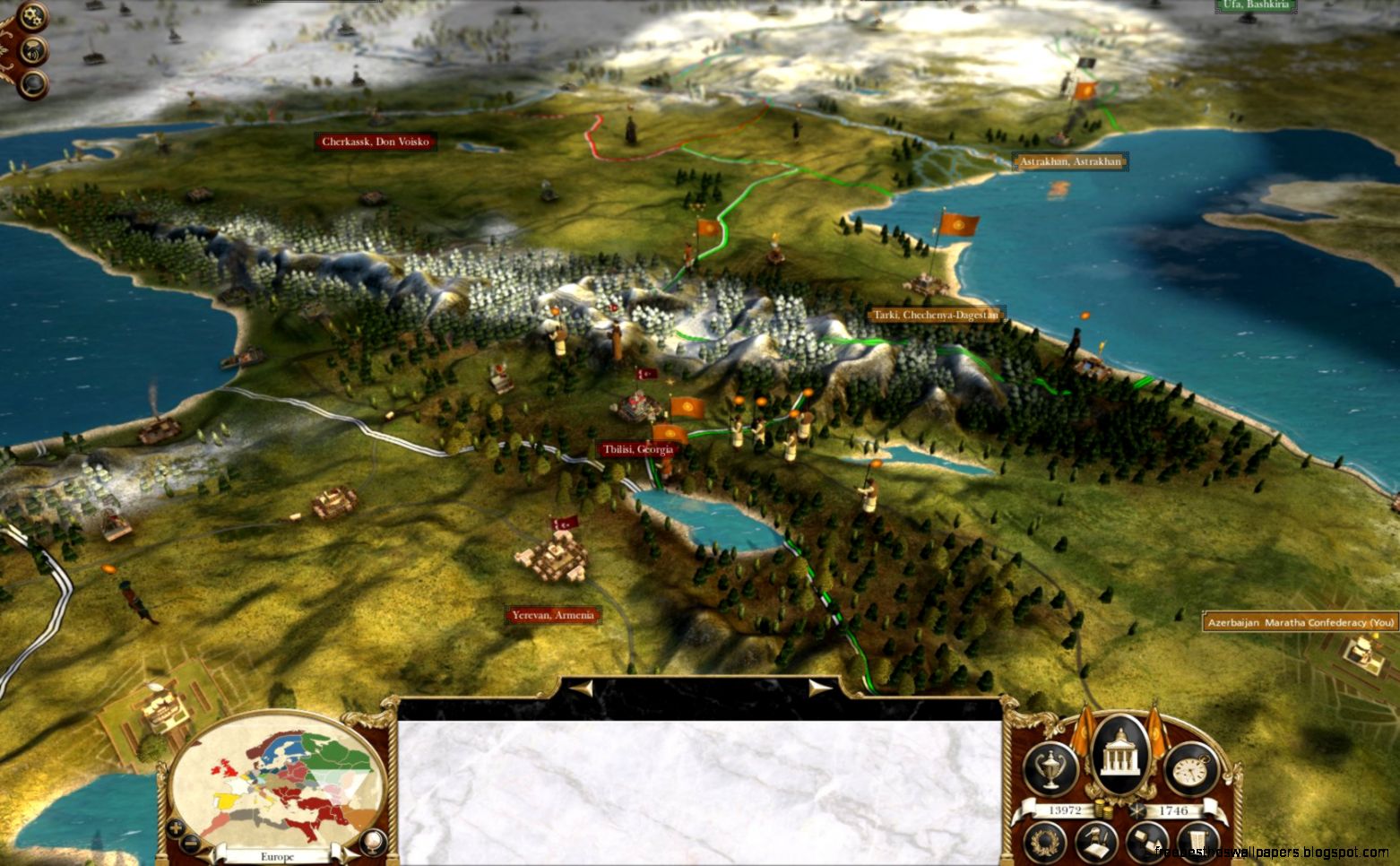Click the Tarki, Chechenya-Dagestan label
This screenshot has width=1400, height=866.
[x=936, y=315]
